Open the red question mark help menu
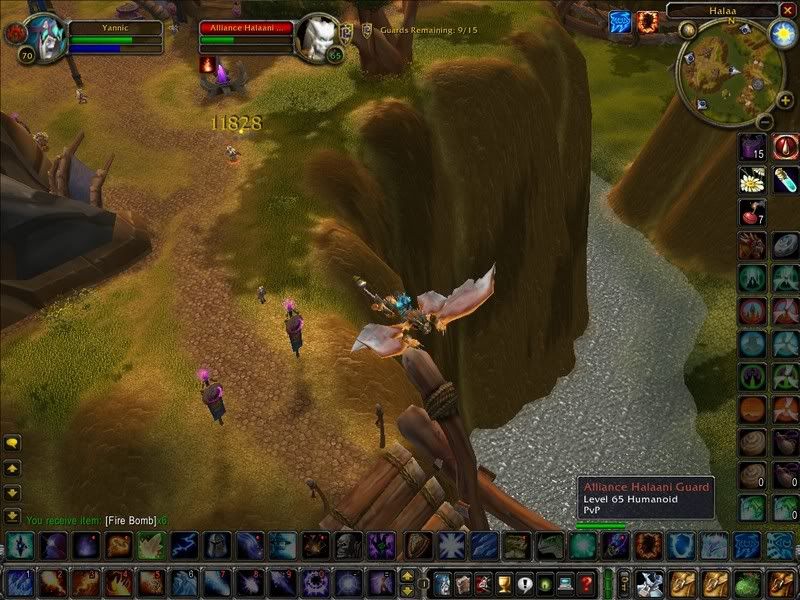The height and width of the screenshot is (600, 800). coord(586,582)
